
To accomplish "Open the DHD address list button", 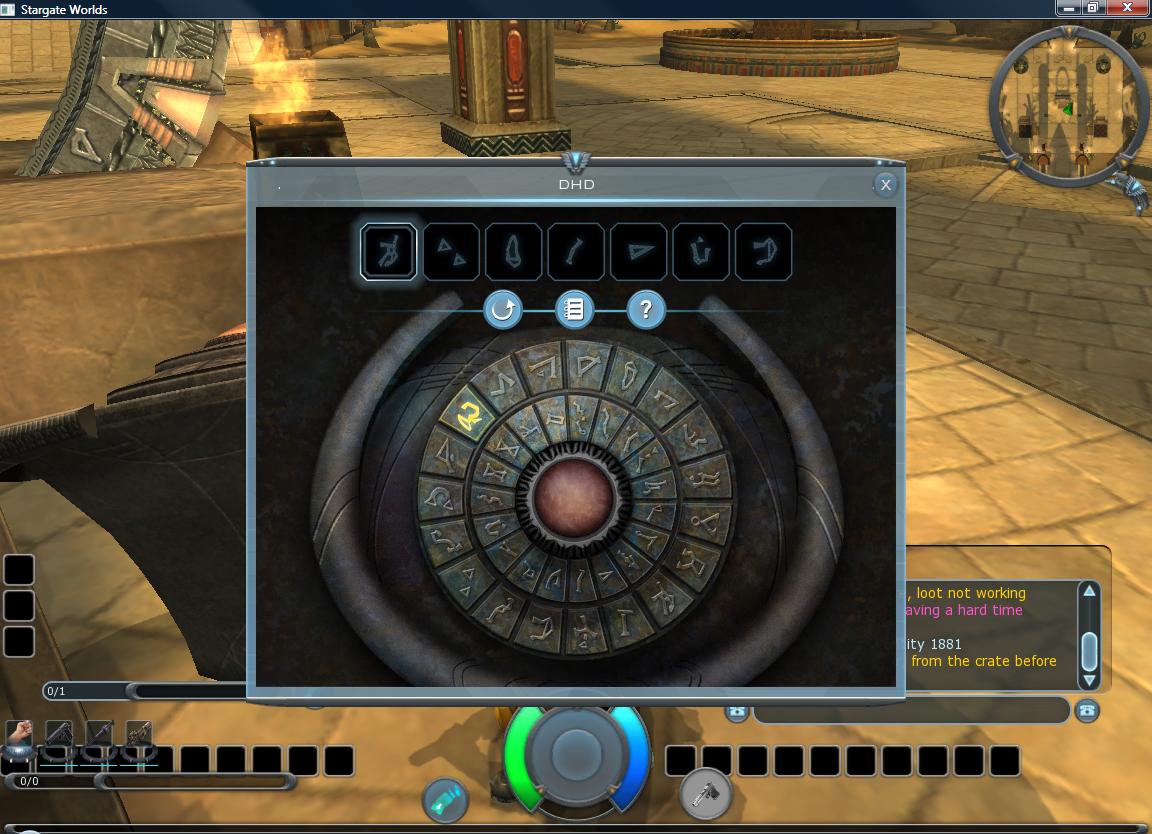I will [x=574, y=310].
